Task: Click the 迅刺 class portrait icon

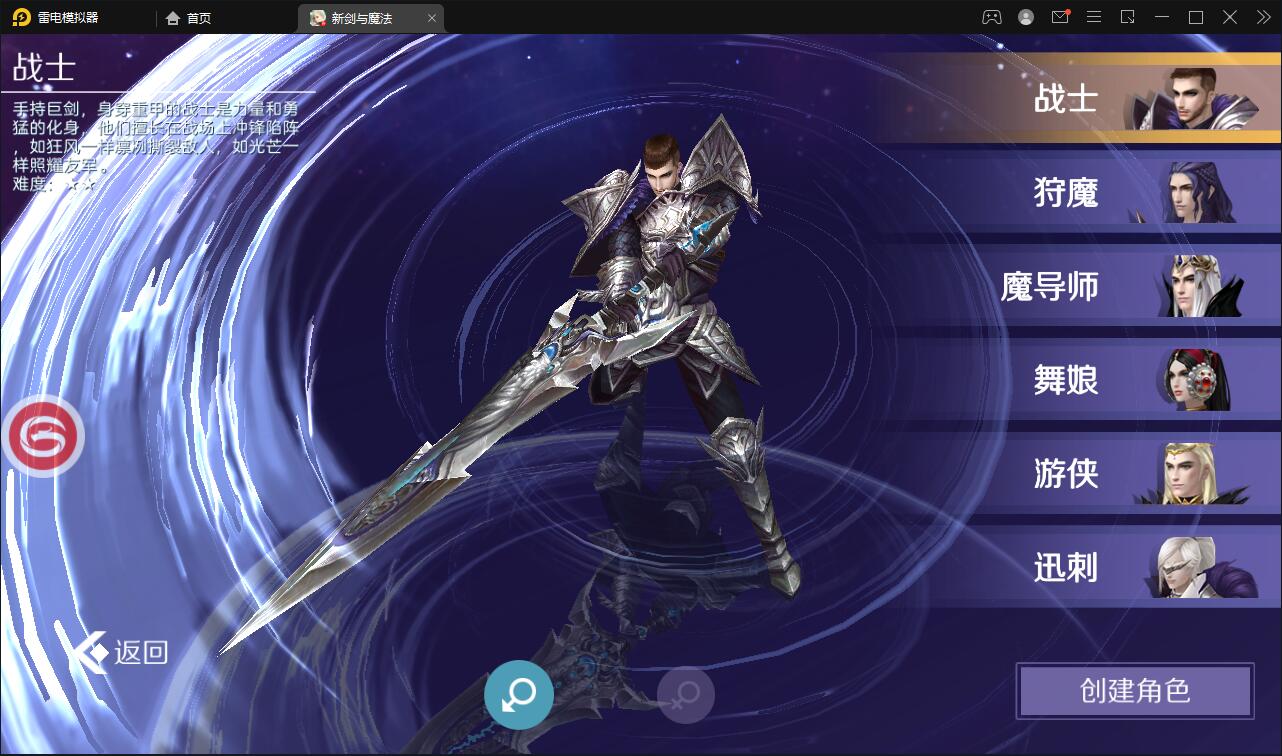Action: tap(1190, 567)
